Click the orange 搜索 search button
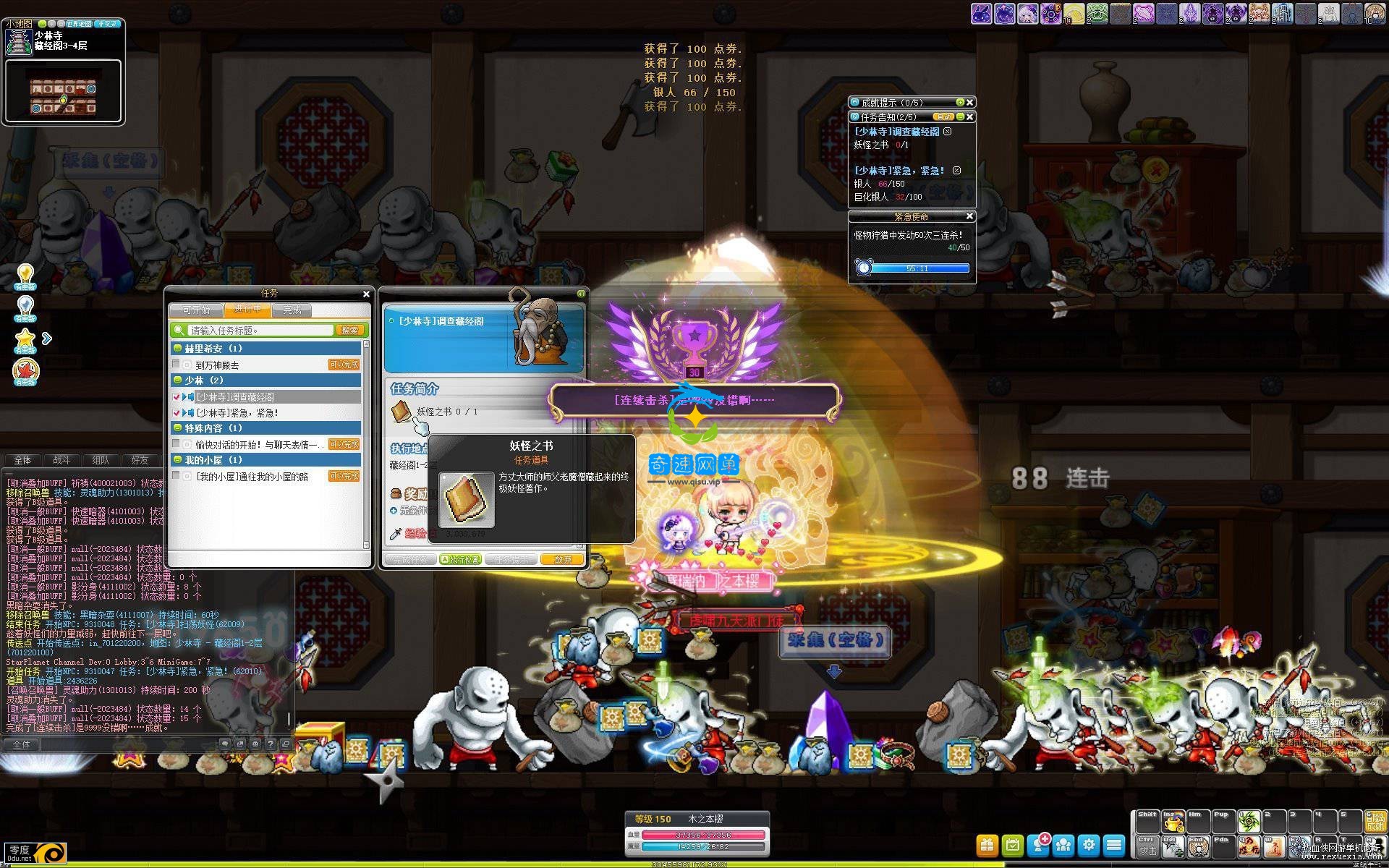Viewport: 1389px width, 868px height. 350,331
